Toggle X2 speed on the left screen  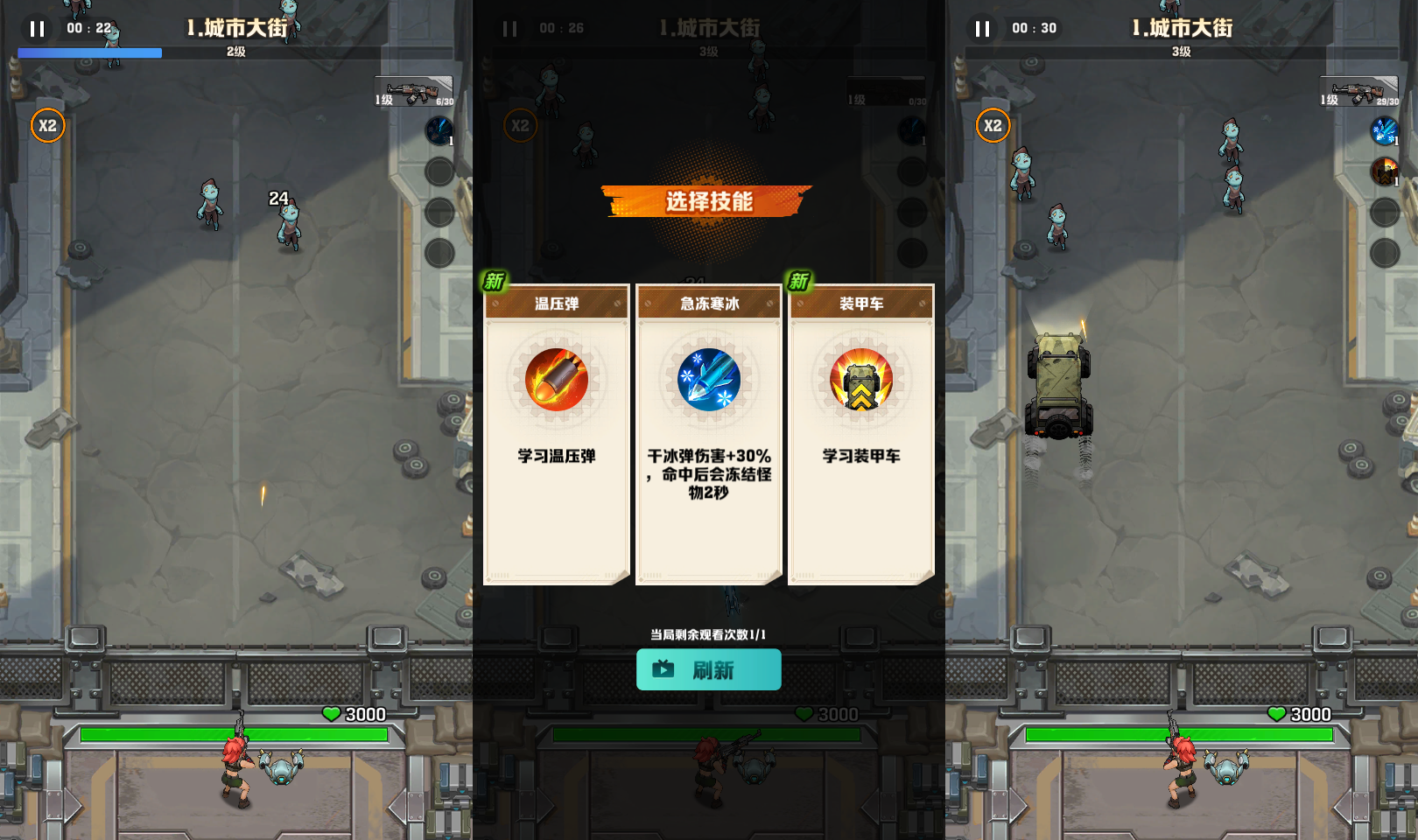[48, 126]
